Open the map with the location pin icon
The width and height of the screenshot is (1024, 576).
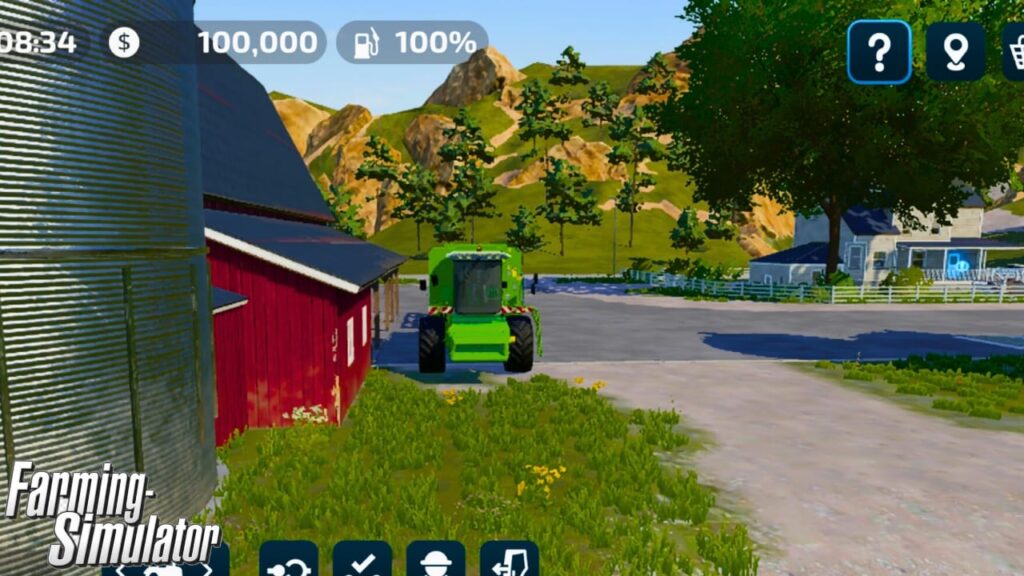click(x=955, y=52)
